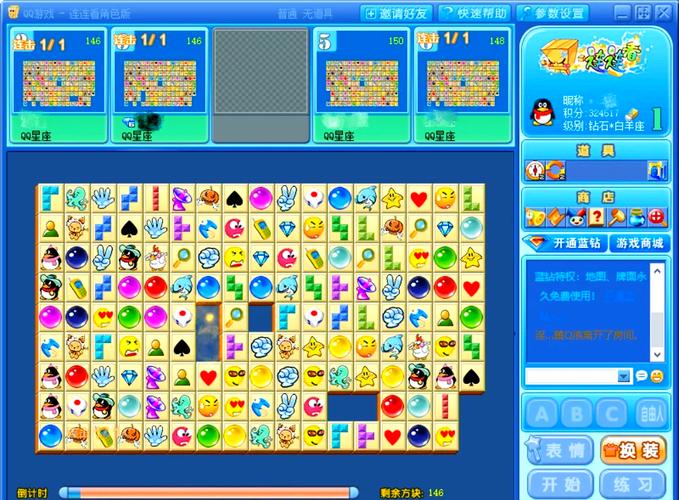Click the orange 换装 outfit button

tap(633, 451)
